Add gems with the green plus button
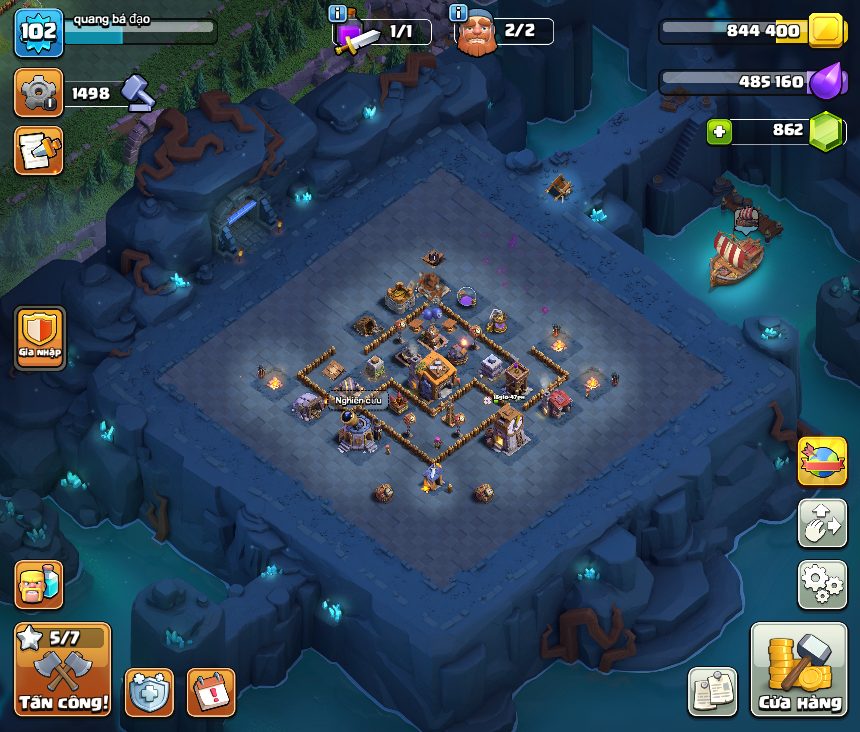This screenshot has height=732, width=860. [720, 130]
